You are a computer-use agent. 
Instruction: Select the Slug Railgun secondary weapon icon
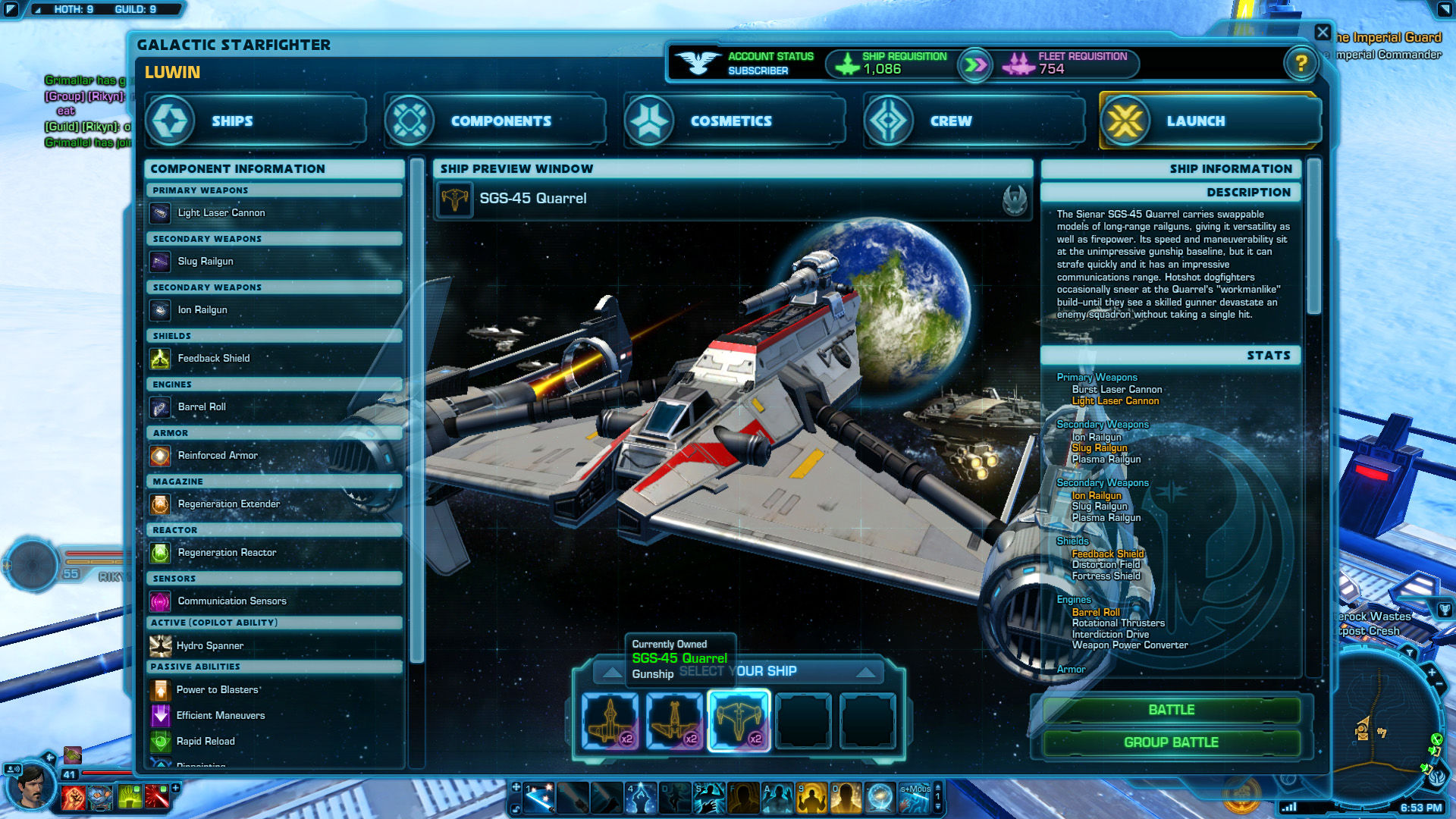coord(161,262)
